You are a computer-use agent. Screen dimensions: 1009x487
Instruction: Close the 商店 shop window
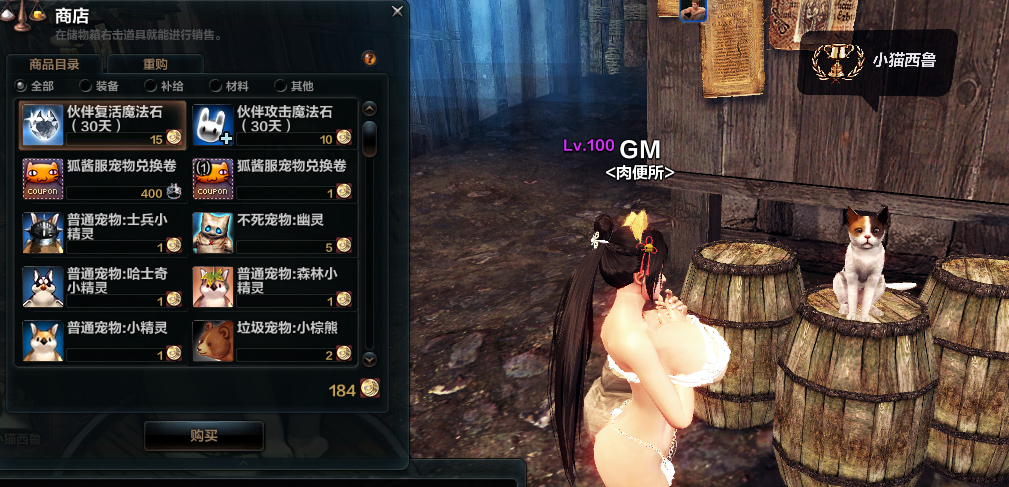click(397, 12)
